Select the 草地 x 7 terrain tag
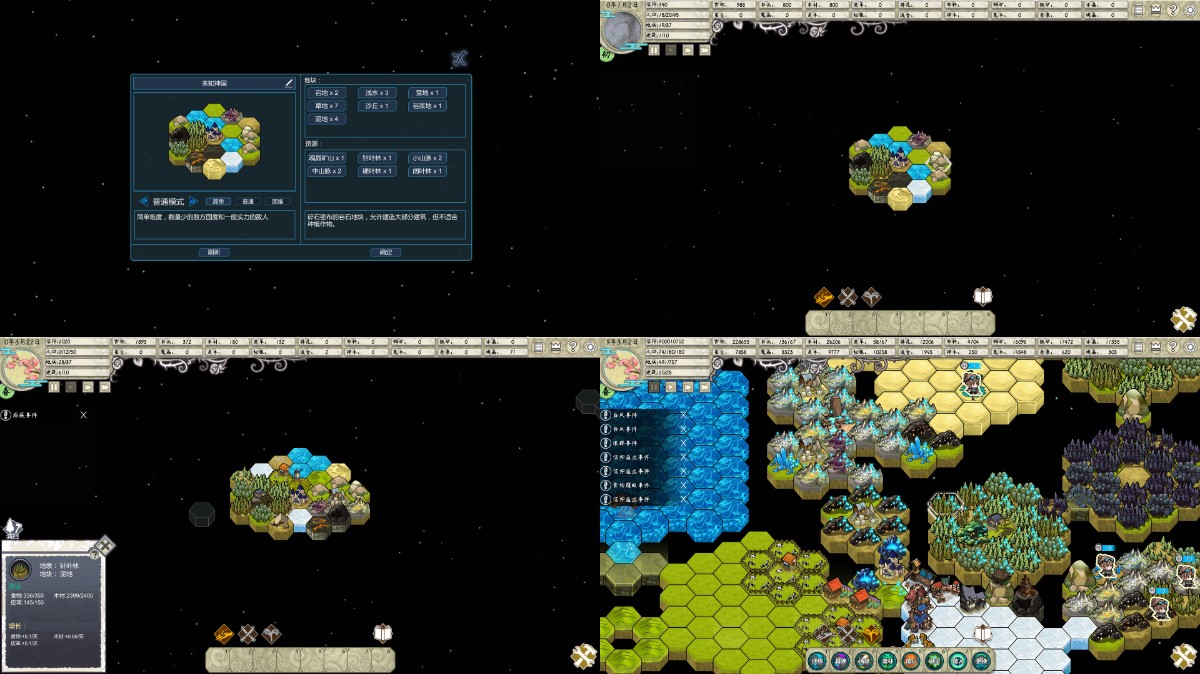This screenshot has width=1200, height=674. click(x=327, y=106)
